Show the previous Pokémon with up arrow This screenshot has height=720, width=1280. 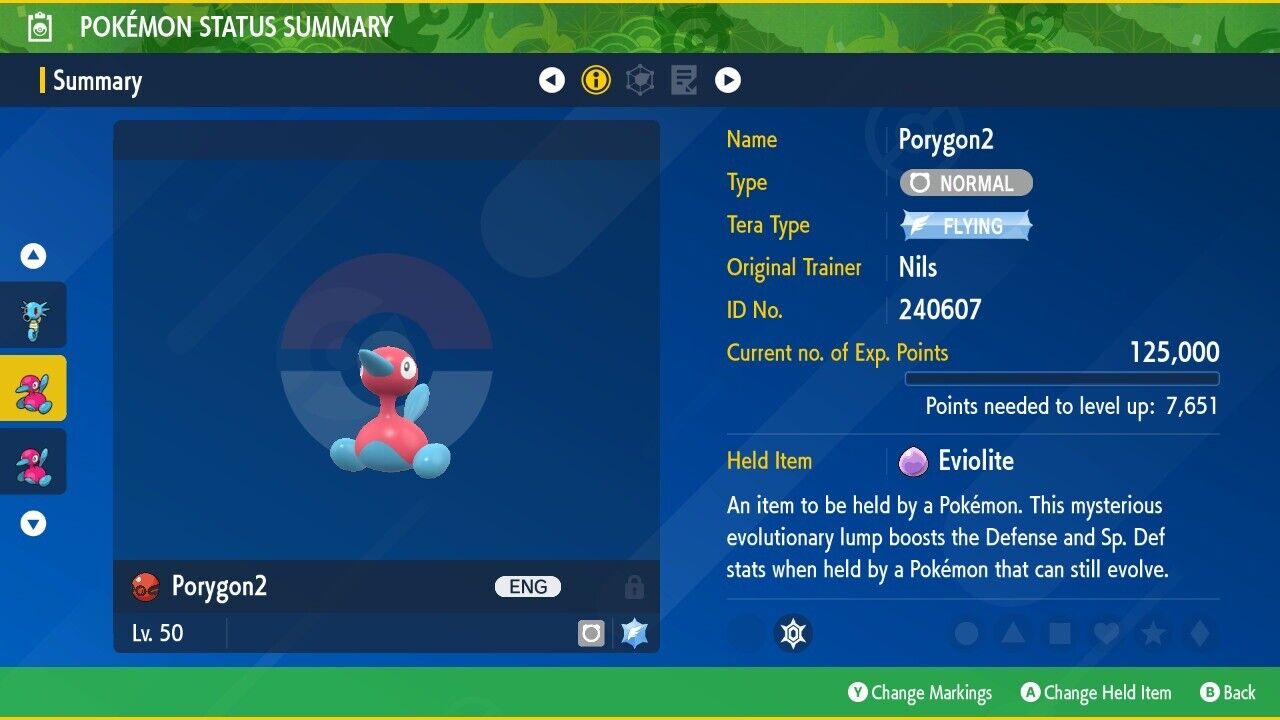pos(34,257)
